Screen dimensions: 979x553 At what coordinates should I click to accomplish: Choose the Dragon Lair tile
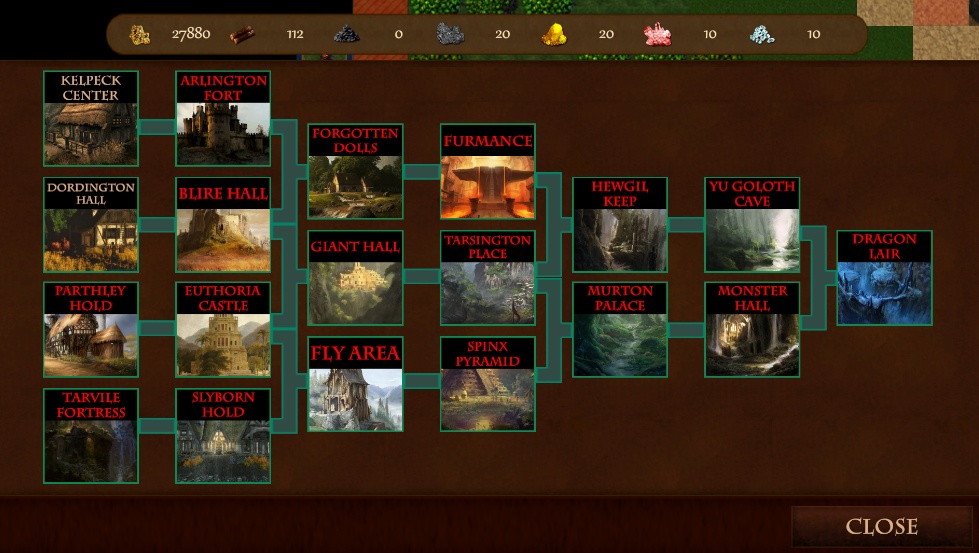884,278
